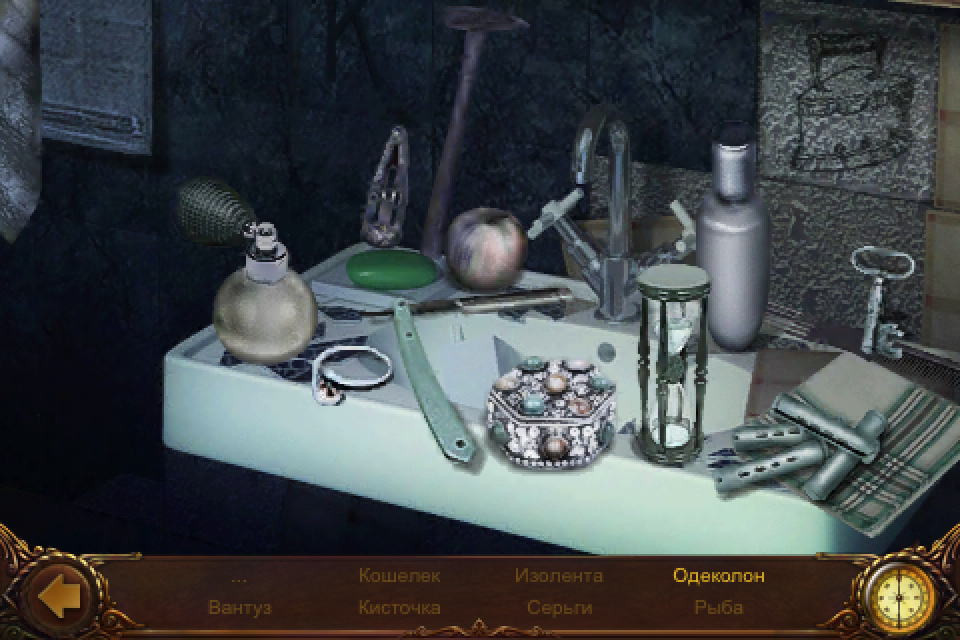Viewport: 960px width, 640px height.
Task: Show more items via the ellipsis entry
Action: [239, 577]
